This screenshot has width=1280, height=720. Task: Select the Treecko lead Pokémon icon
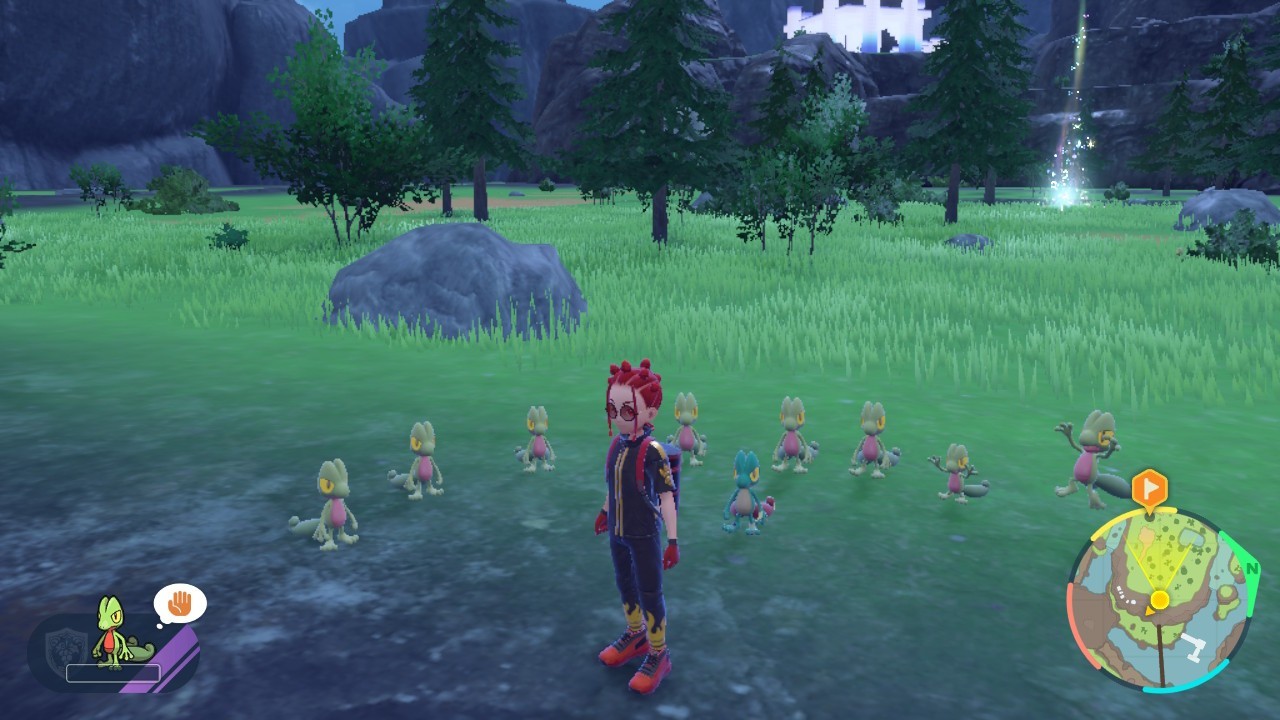point(112,632)
